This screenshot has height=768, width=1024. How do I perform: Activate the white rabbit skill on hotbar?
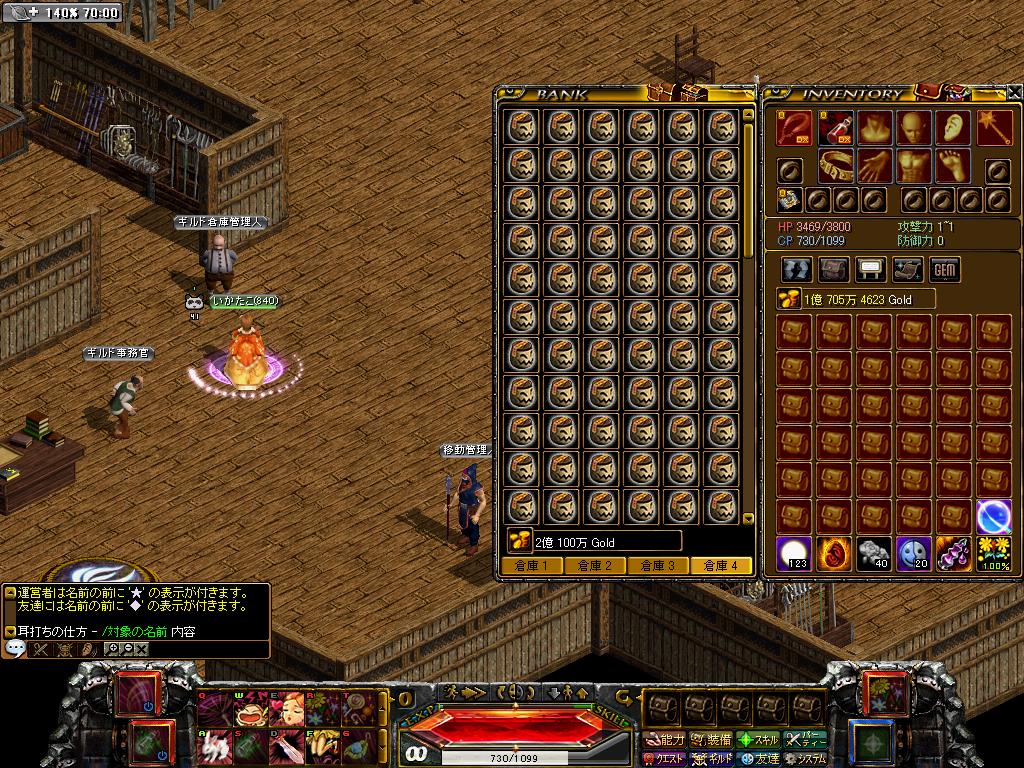[x=212, y=745]
